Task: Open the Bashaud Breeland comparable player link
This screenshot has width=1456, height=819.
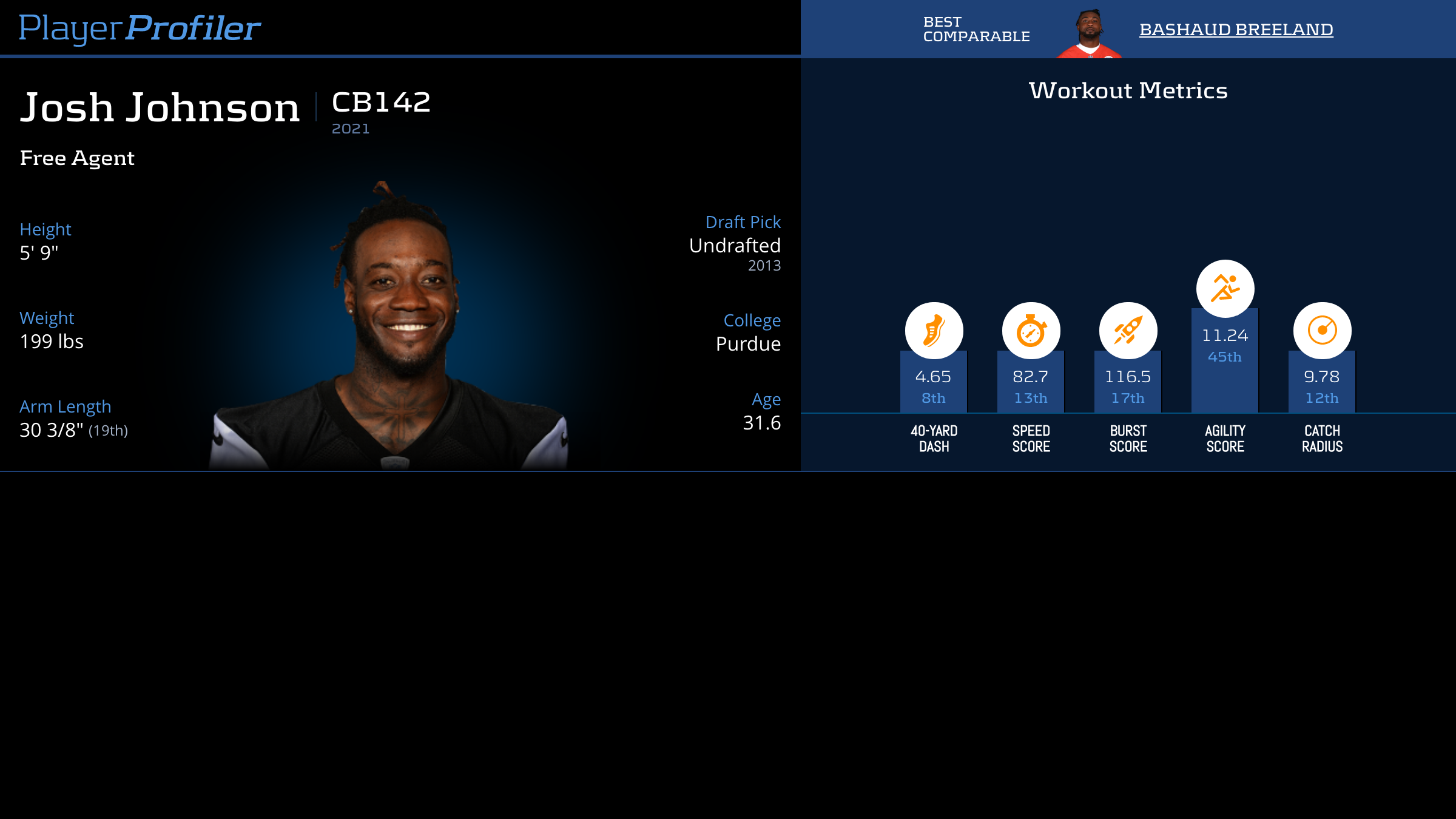Action: (x=1236, y=29)
